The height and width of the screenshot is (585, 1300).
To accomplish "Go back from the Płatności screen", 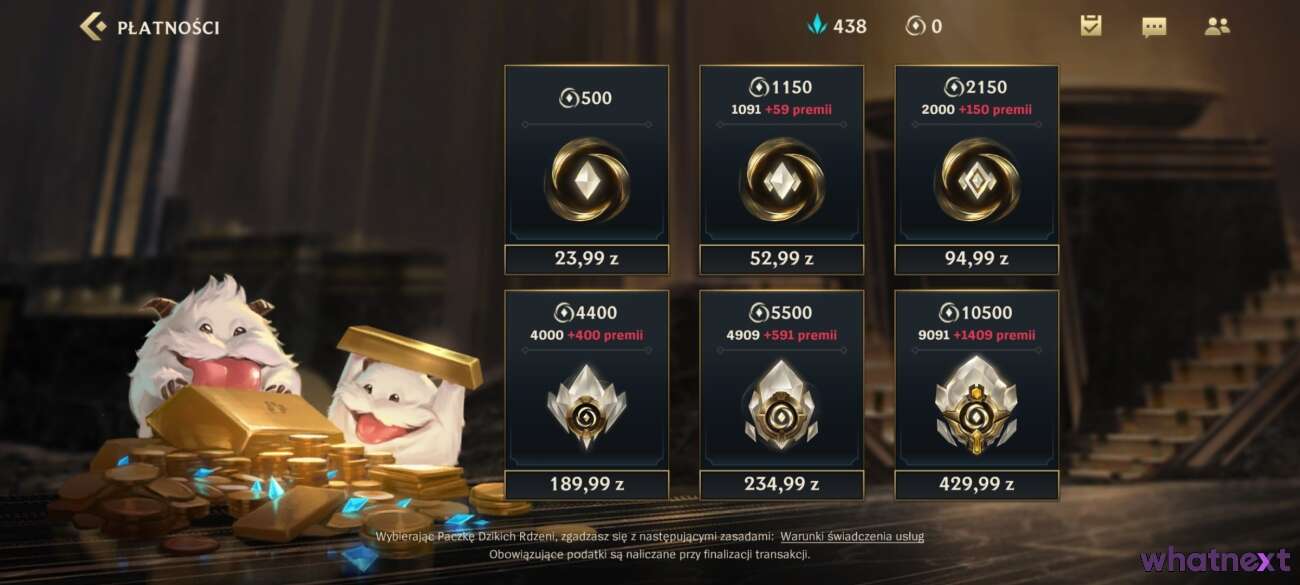I will 93,27.
